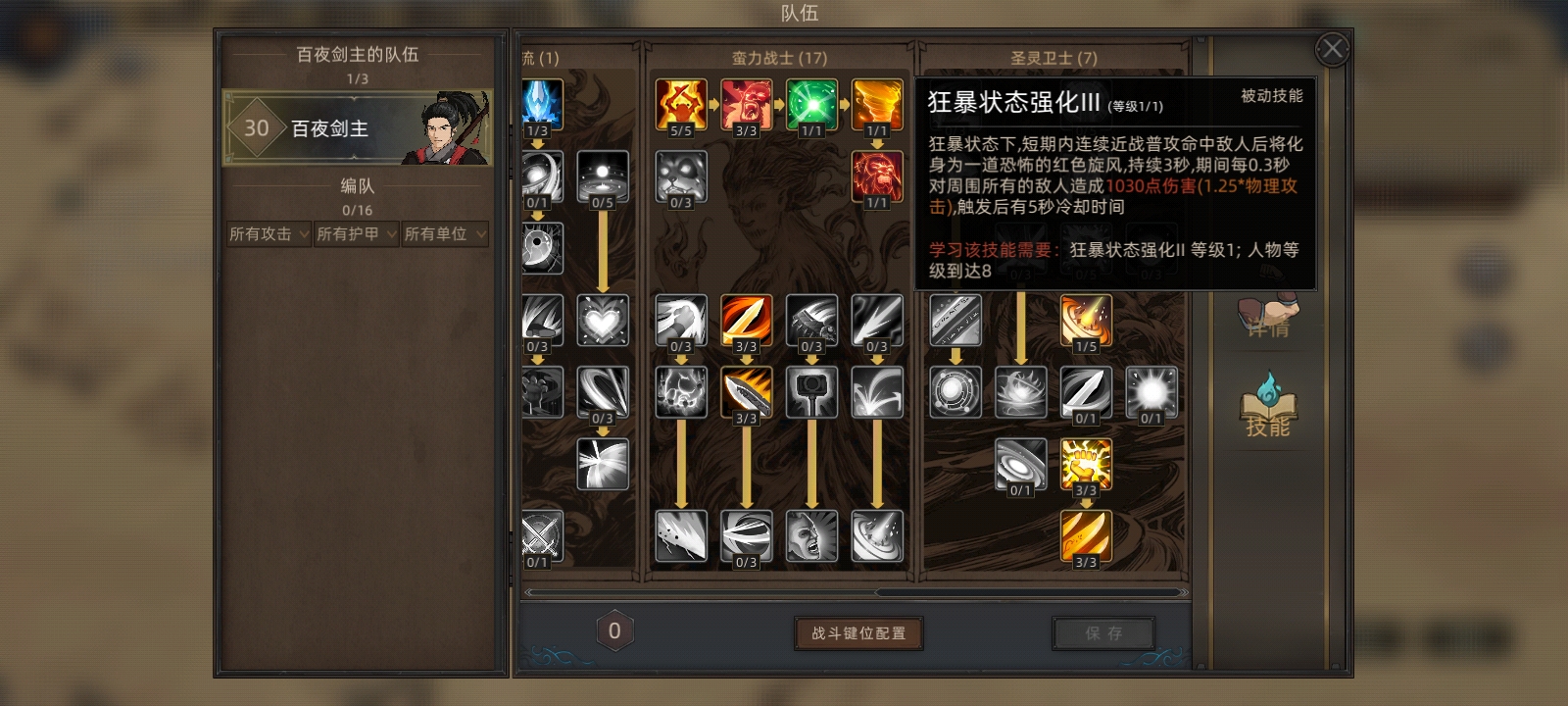
Task: Open the 战斗键位配置 configuration button
Action: tap(858, 632)
